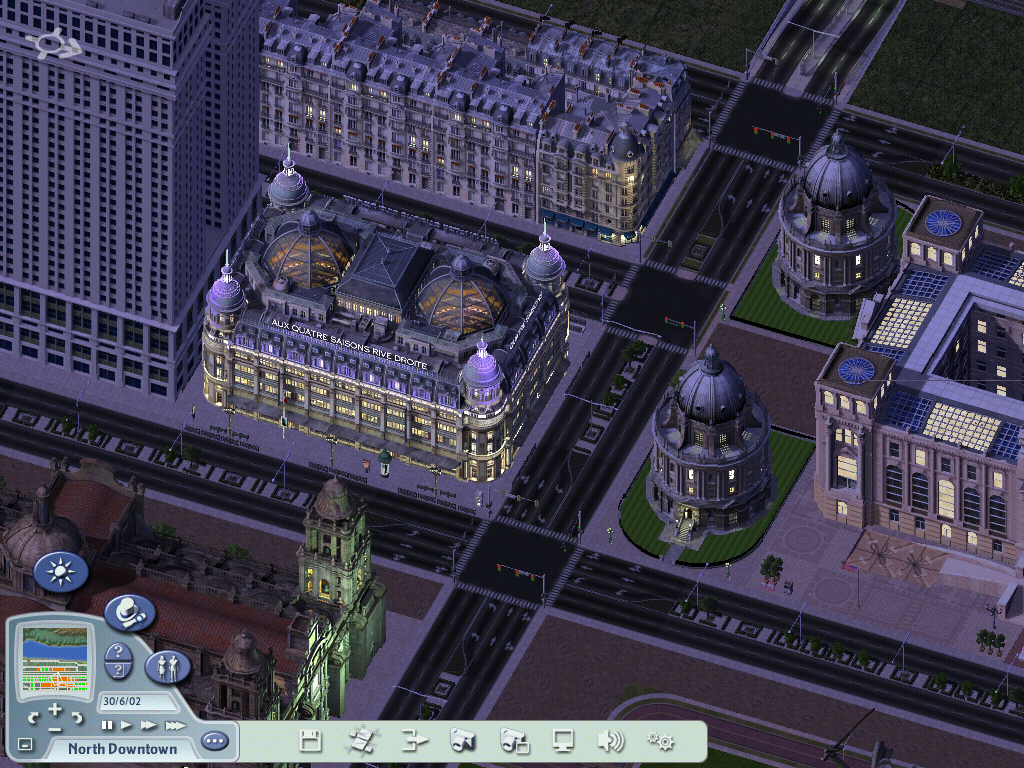The height and width of the screenshot is (768, 1024).
Task: Open the God Mode sun button
Action: coord(60,573)
